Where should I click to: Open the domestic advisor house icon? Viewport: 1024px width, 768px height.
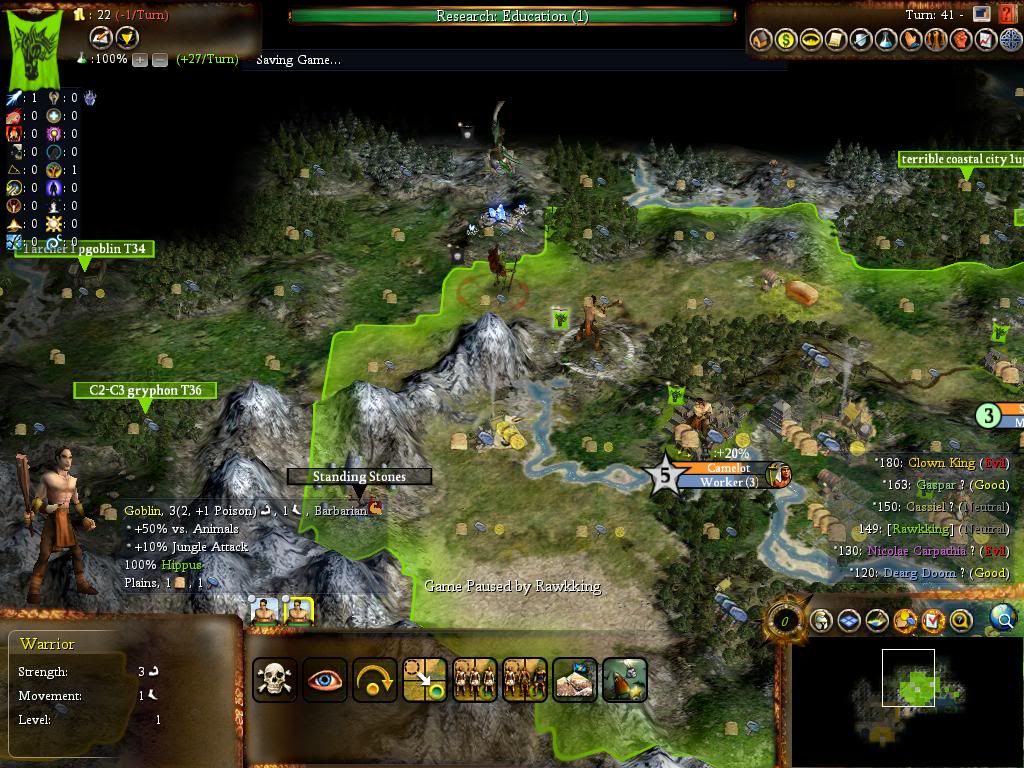761,40
